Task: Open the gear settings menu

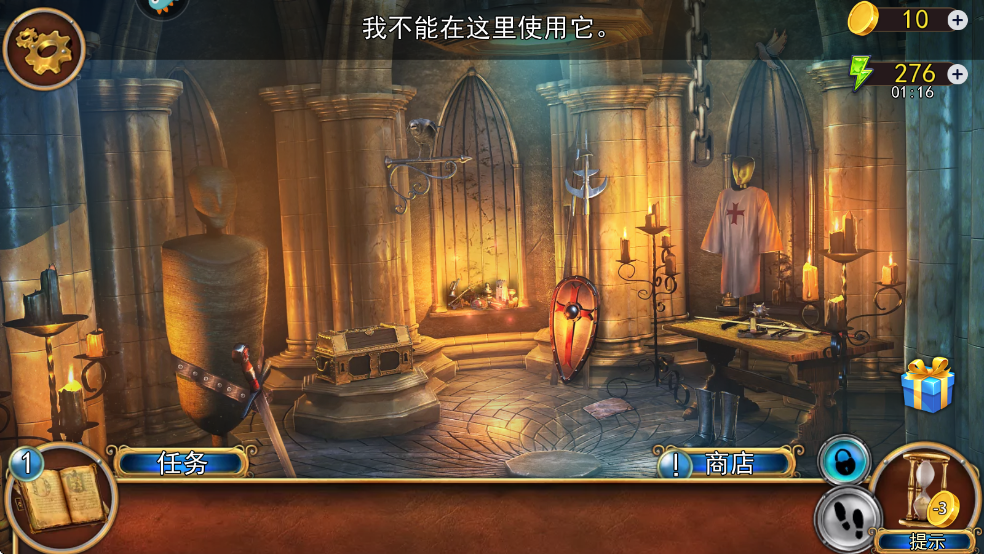Action: click(42, 47)
